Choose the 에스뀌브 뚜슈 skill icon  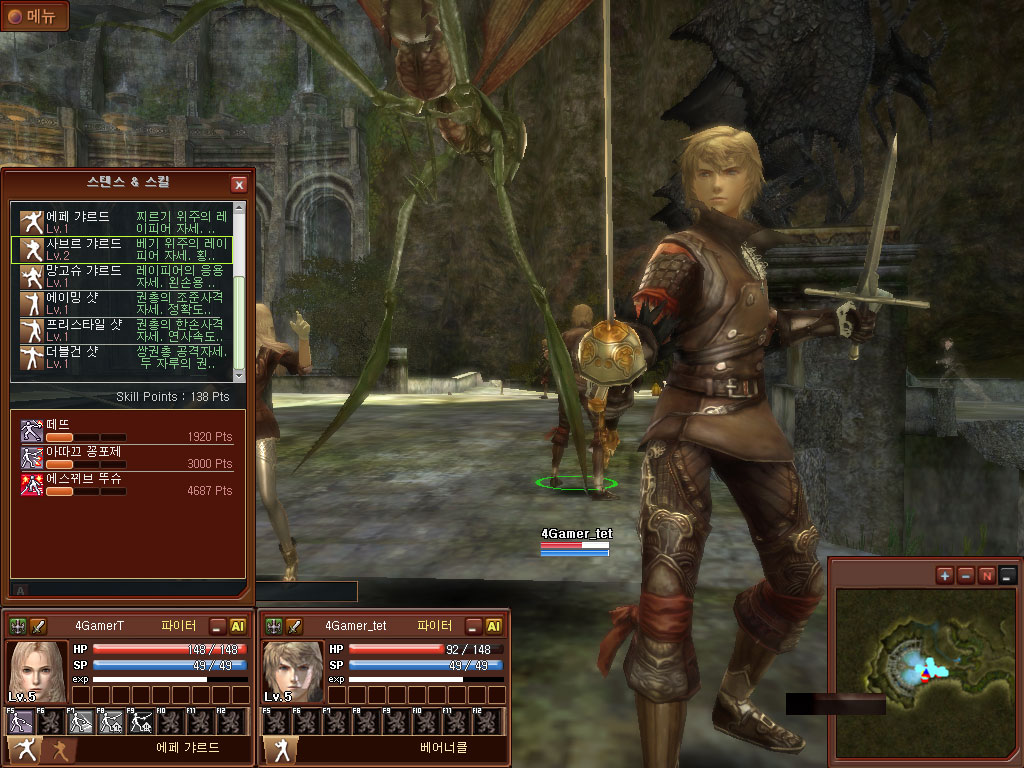(32, 485)
